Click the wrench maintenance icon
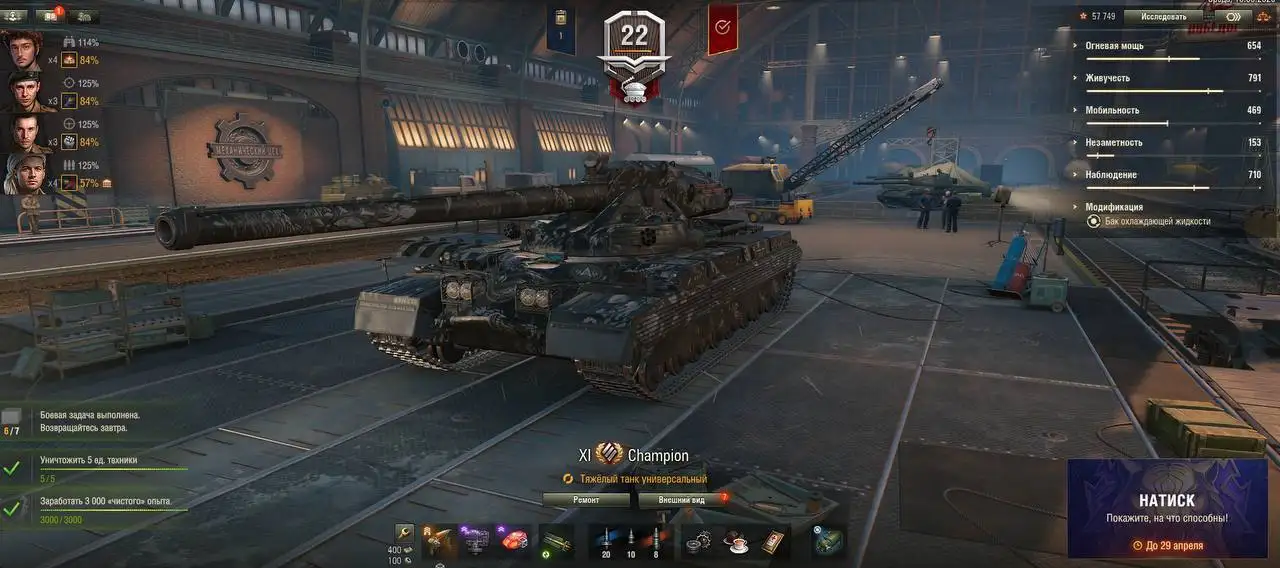The width and height of the screenshot is (1280, 568). (404, 533)
